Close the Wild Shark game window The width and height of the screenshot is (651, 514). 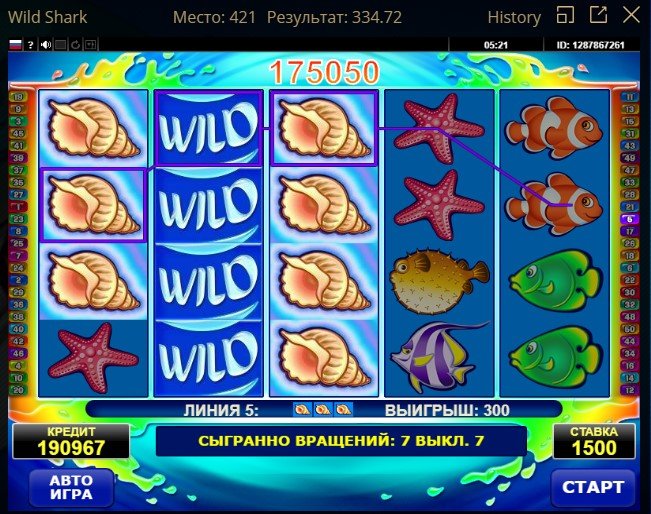pos(630,16)
